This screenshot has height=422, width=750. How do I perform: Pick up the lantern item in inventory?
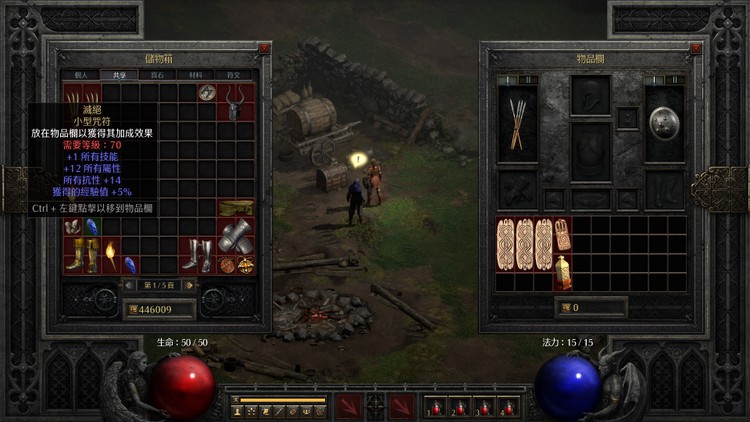[563, 271]
